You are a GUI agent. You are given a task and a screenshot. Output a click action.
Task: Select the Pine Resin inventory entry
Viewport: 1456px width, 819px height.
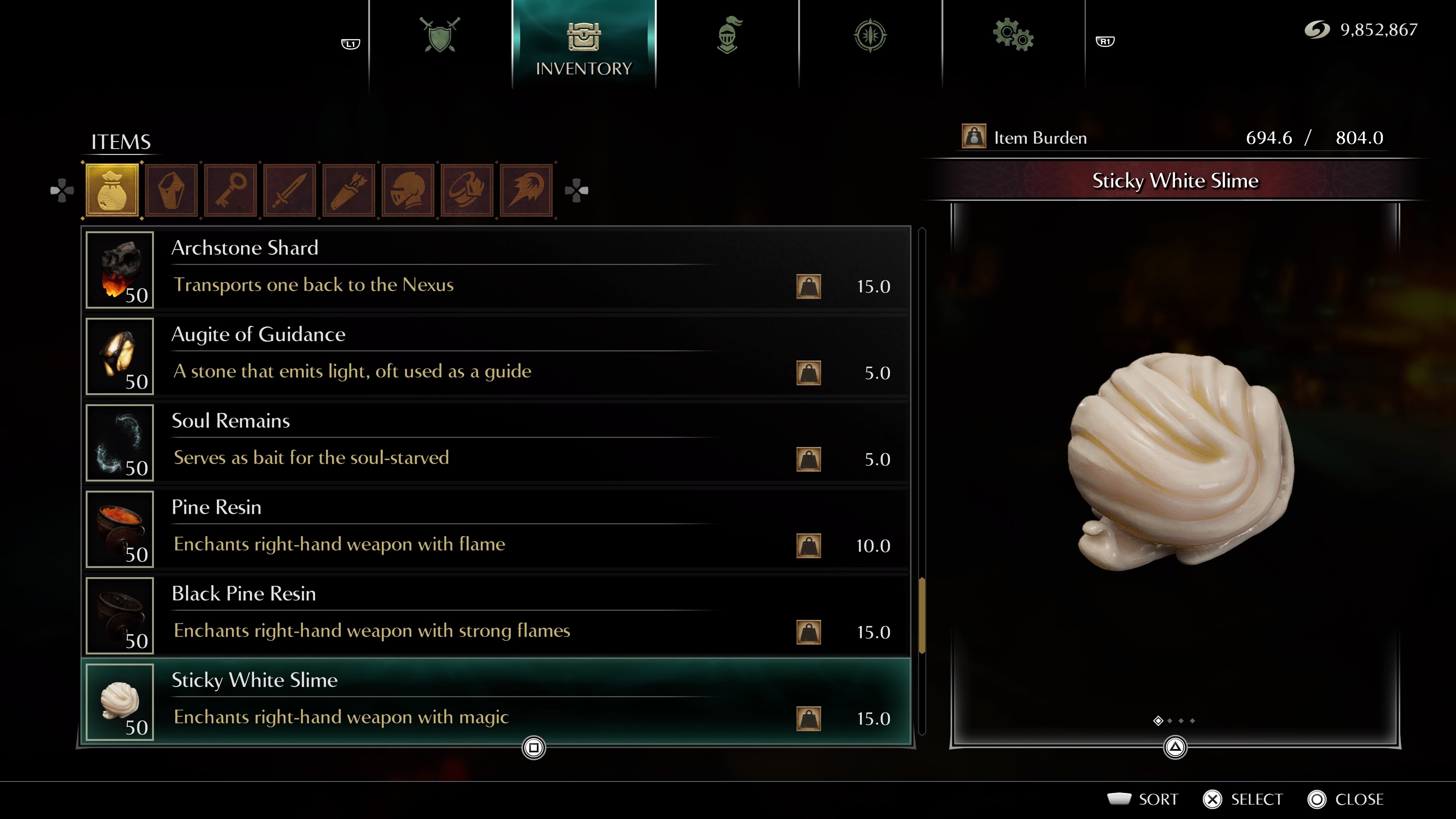(497, 529)
